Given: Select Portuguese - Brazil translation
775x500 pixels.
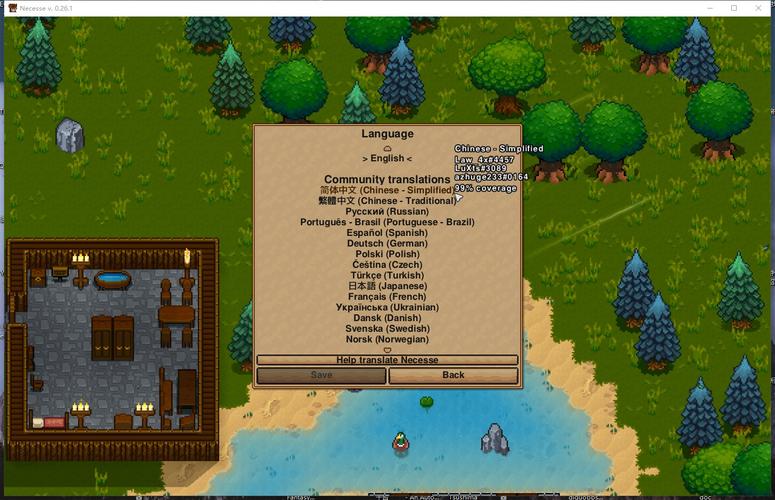Looking at the screenshot, I should coord(387,222).
